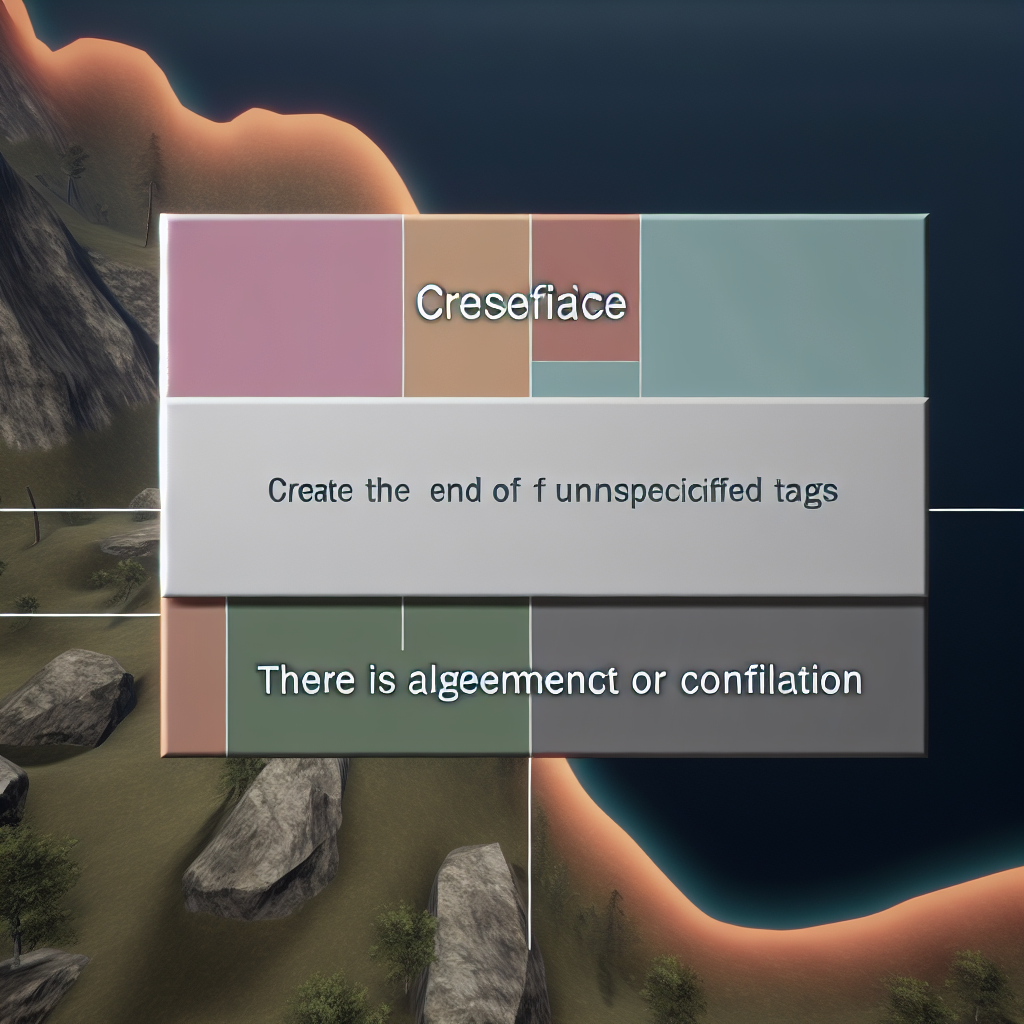Choose the green tile in bottom row
The width and height of the screenshot is (1024, 1024).
click(378, 720)
